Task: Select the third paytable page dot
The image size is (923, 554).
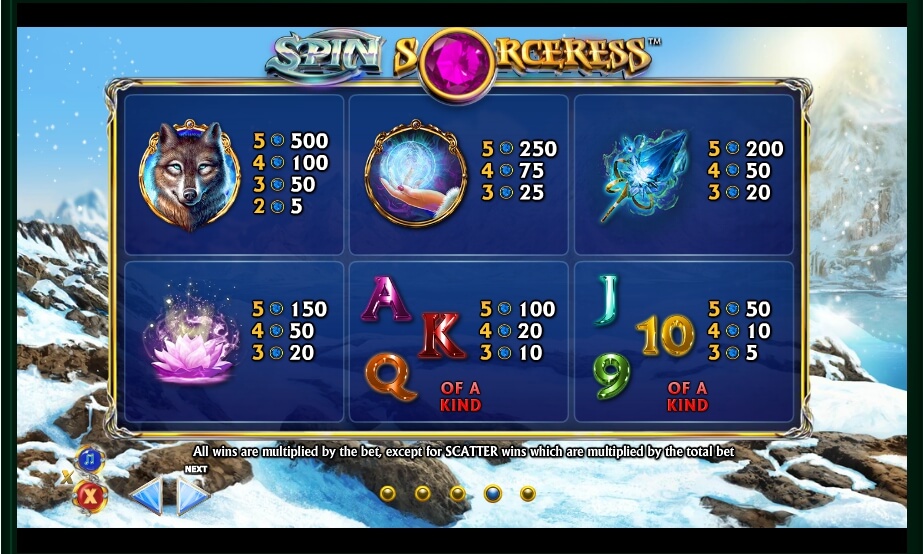Action: pos(457,493)
